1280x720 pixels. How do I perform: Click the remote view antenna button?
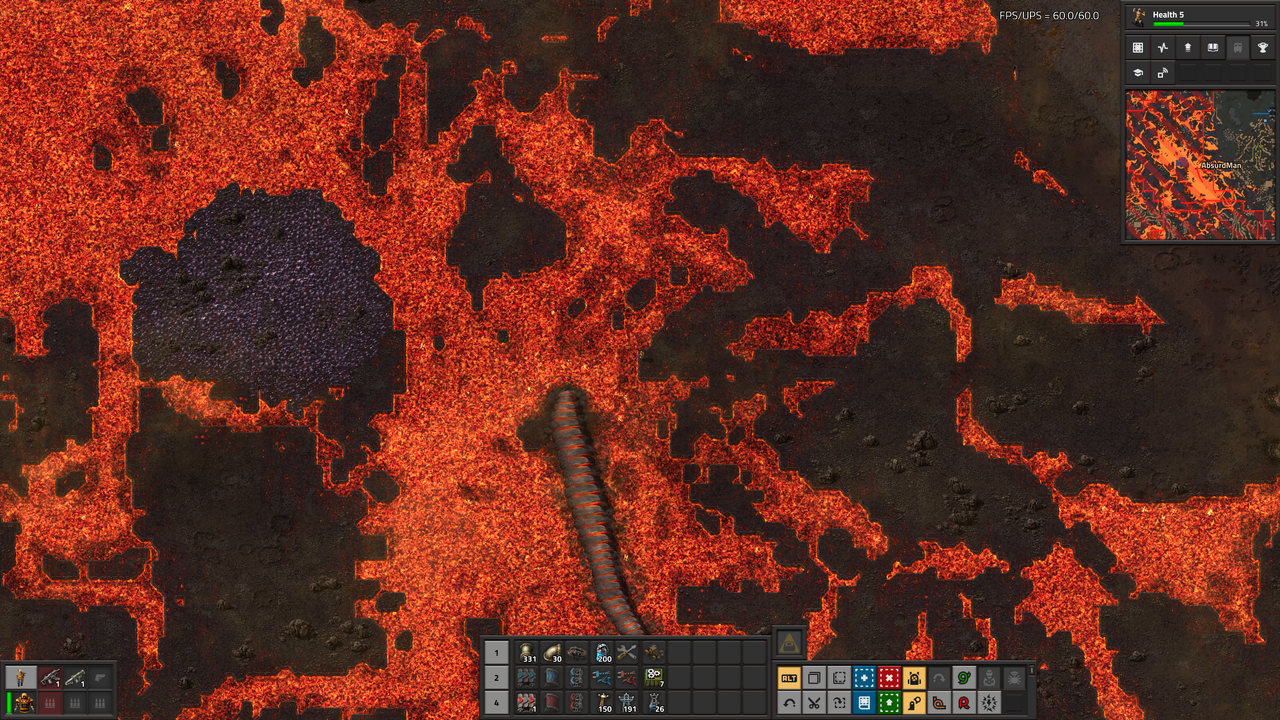click(1162, 73)
